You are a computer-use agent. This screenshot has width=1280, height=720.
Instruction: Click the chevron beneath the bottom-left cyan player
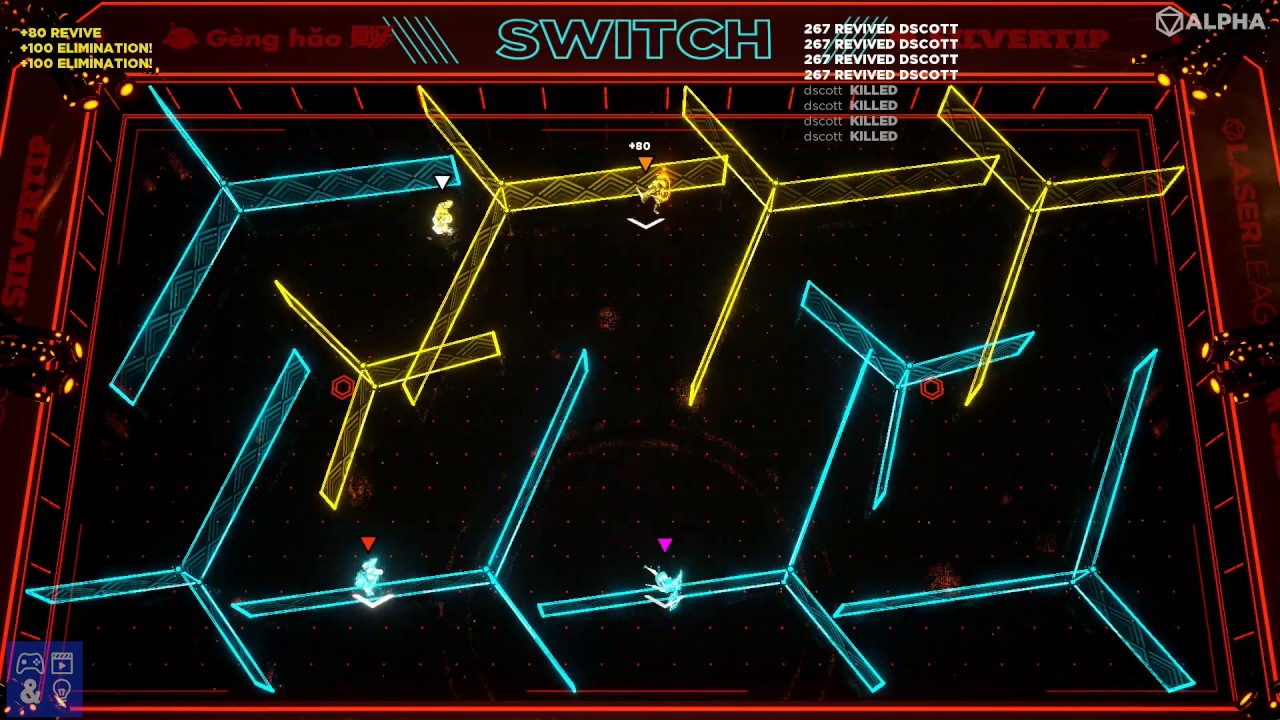371,601
